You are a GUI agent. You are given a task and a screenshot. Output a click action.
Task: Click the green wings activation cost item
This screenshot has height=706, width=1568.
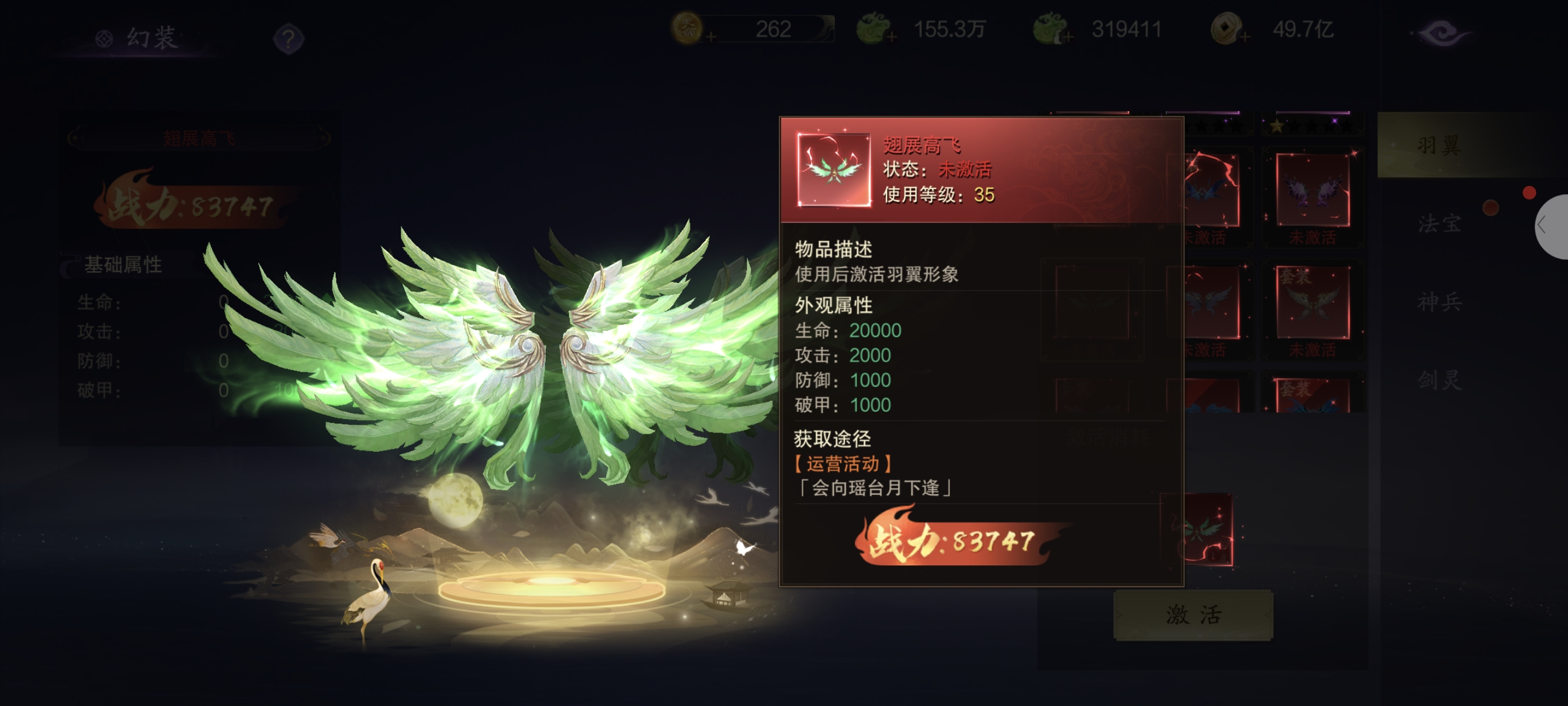[1197, 529]
